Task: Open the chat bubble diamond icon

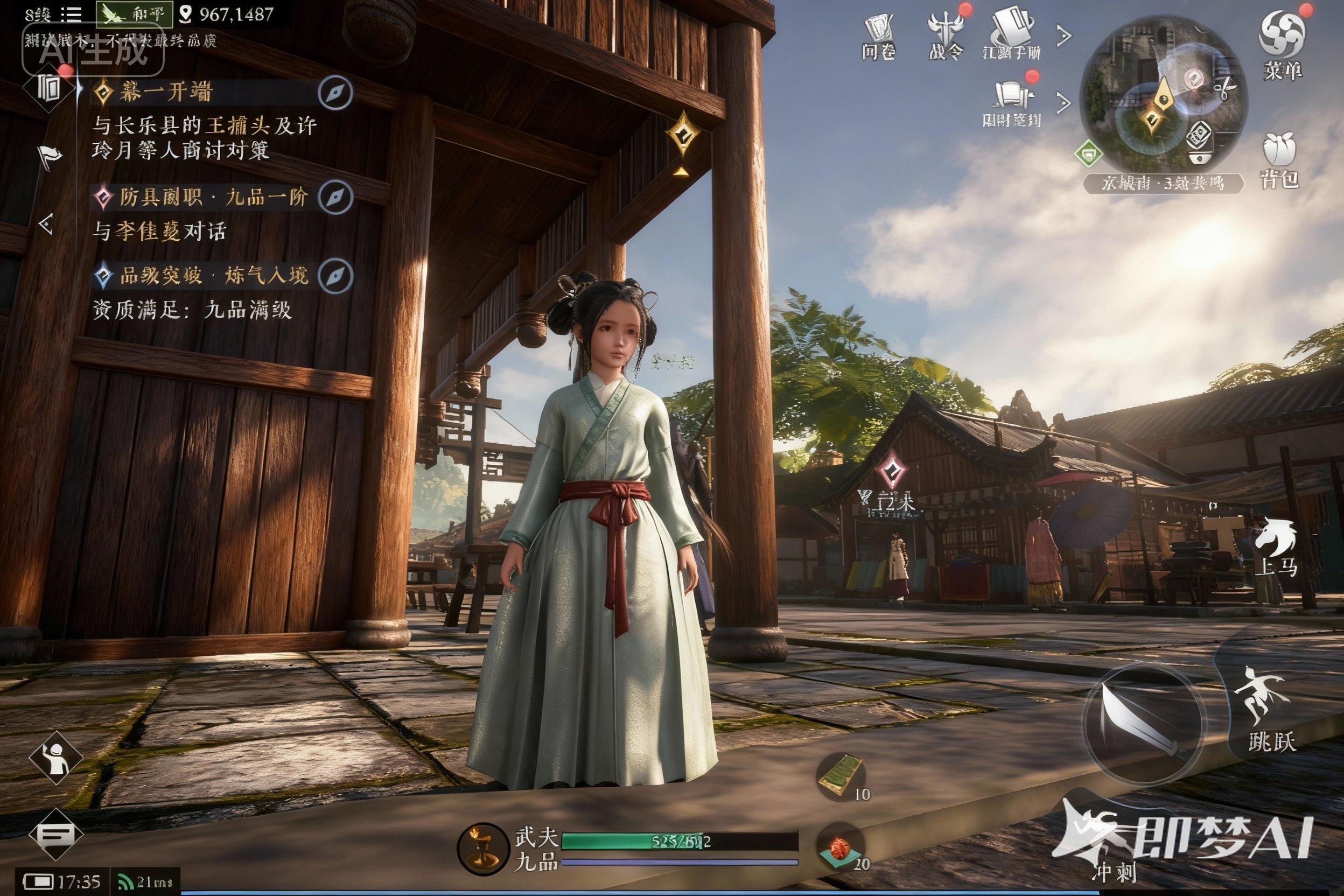Action: [x=55, y=835]
